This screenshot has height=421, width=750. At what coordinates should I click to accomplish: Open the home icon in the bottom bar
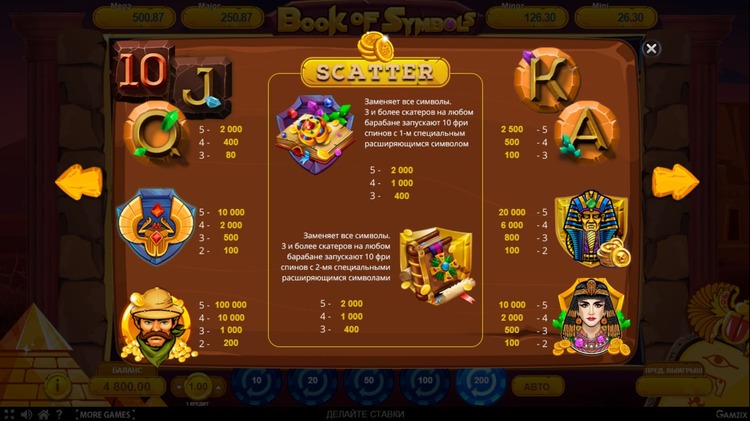(42, 414)
